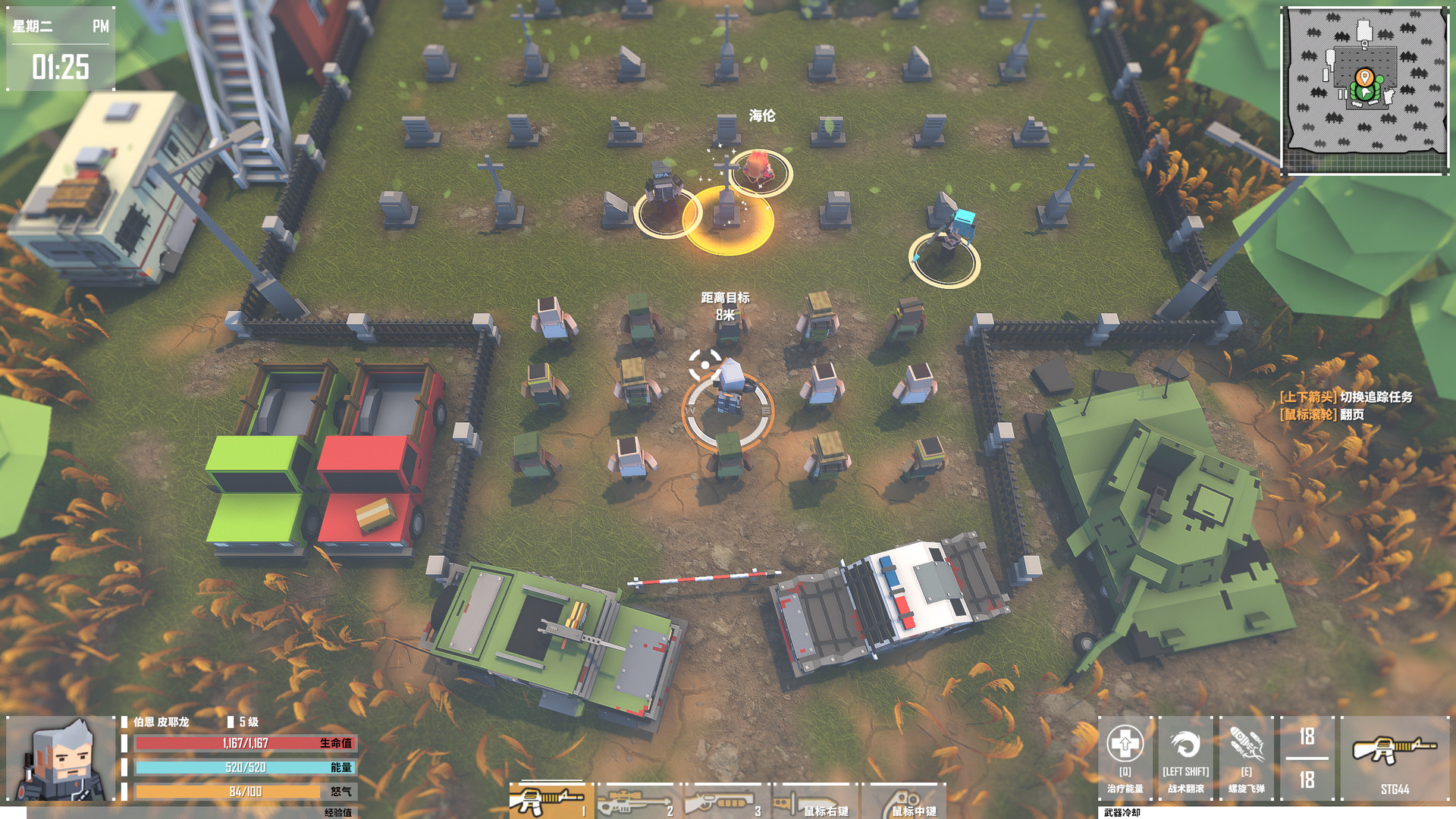Click the 520/520 energy bar
The image size is (1456, 819).
[243, 767]
